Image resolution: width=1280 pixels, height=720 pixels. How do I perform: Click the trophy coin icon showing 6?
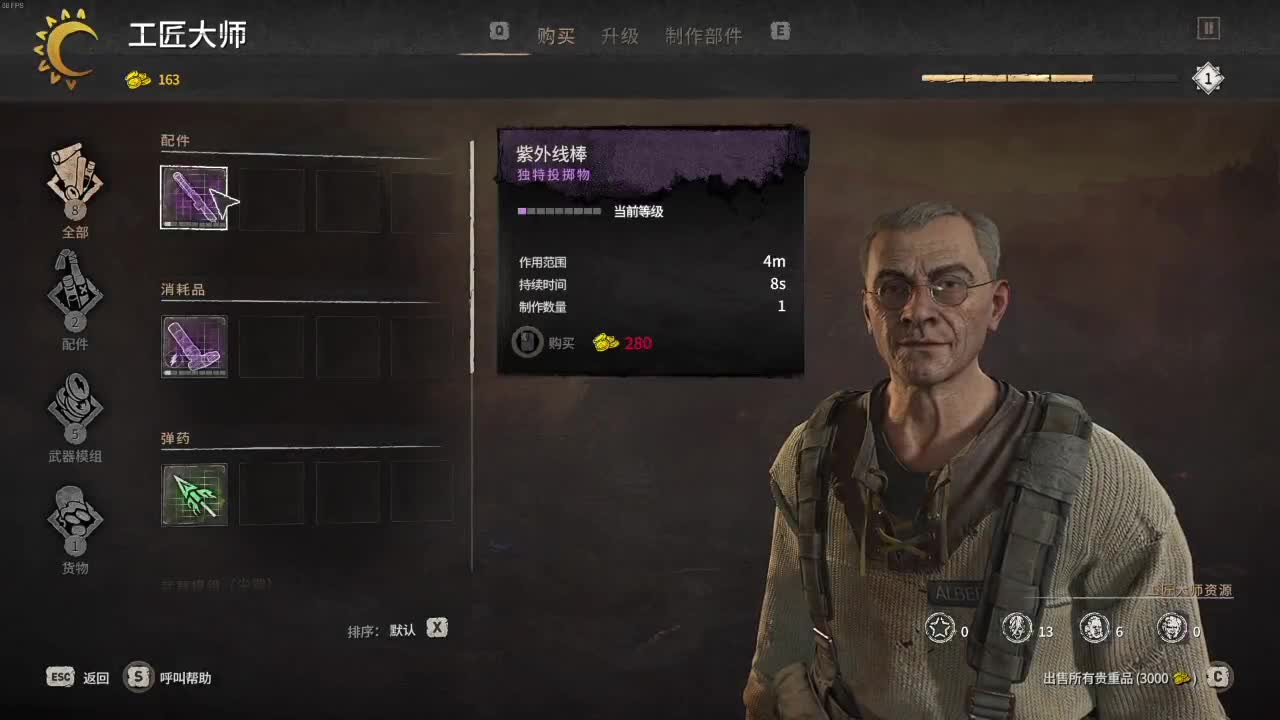coord(1092,629)
